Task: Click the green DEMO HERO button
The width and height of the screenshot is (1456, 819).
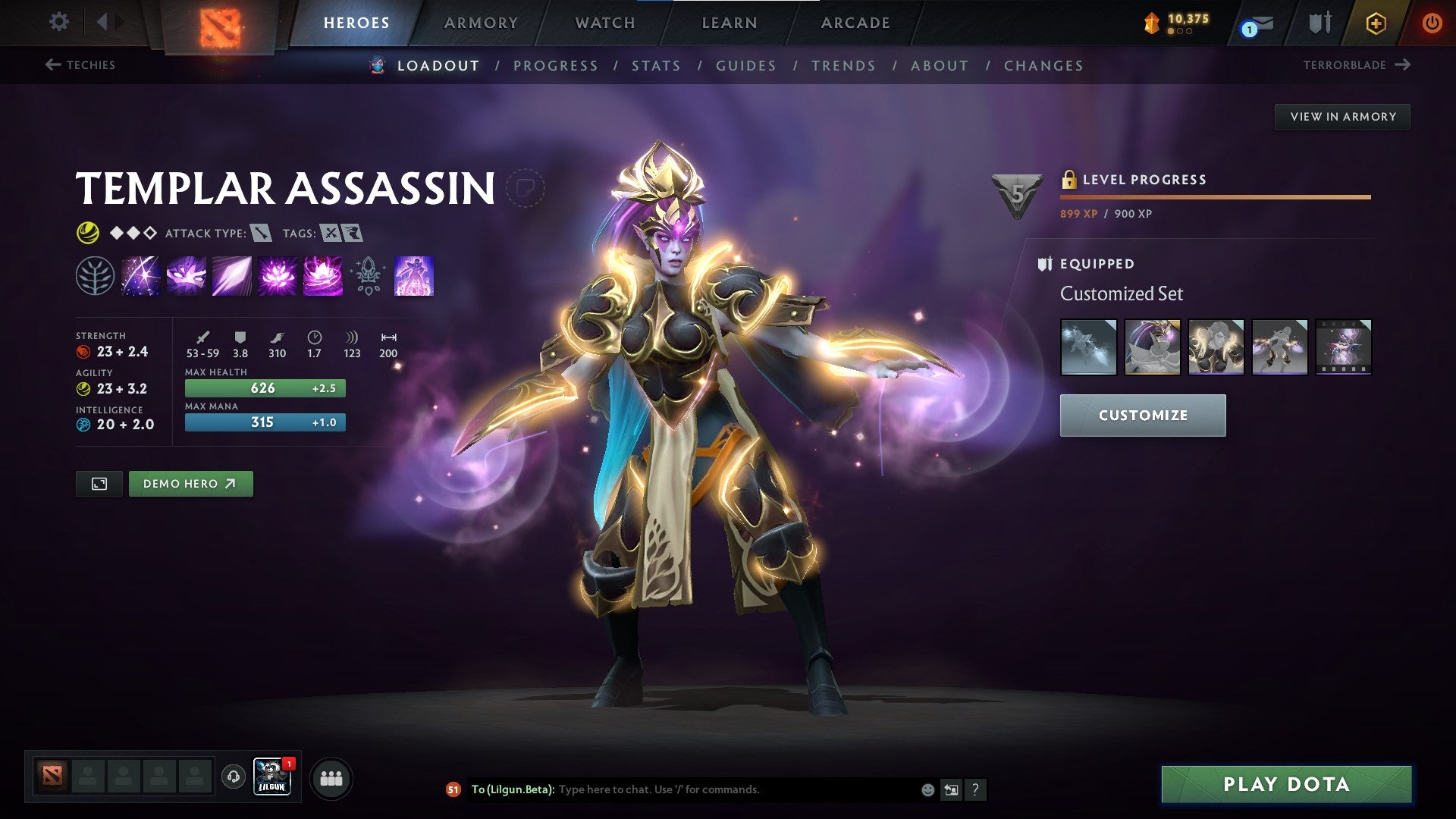Action: [x=190, y=483]
